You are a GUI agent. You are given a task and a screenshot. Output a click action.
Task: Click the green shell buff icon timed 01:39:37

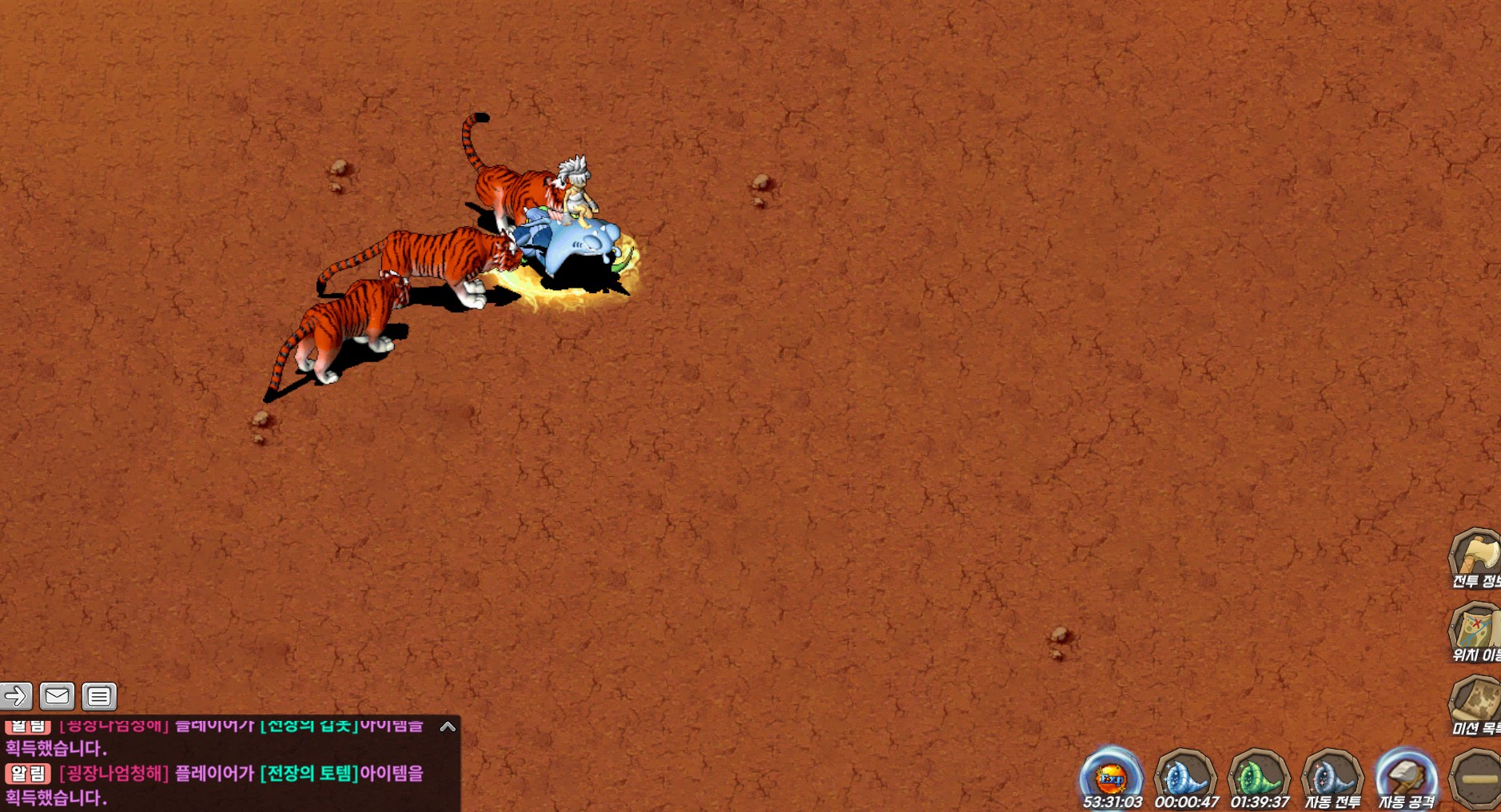coord(1259,777)
